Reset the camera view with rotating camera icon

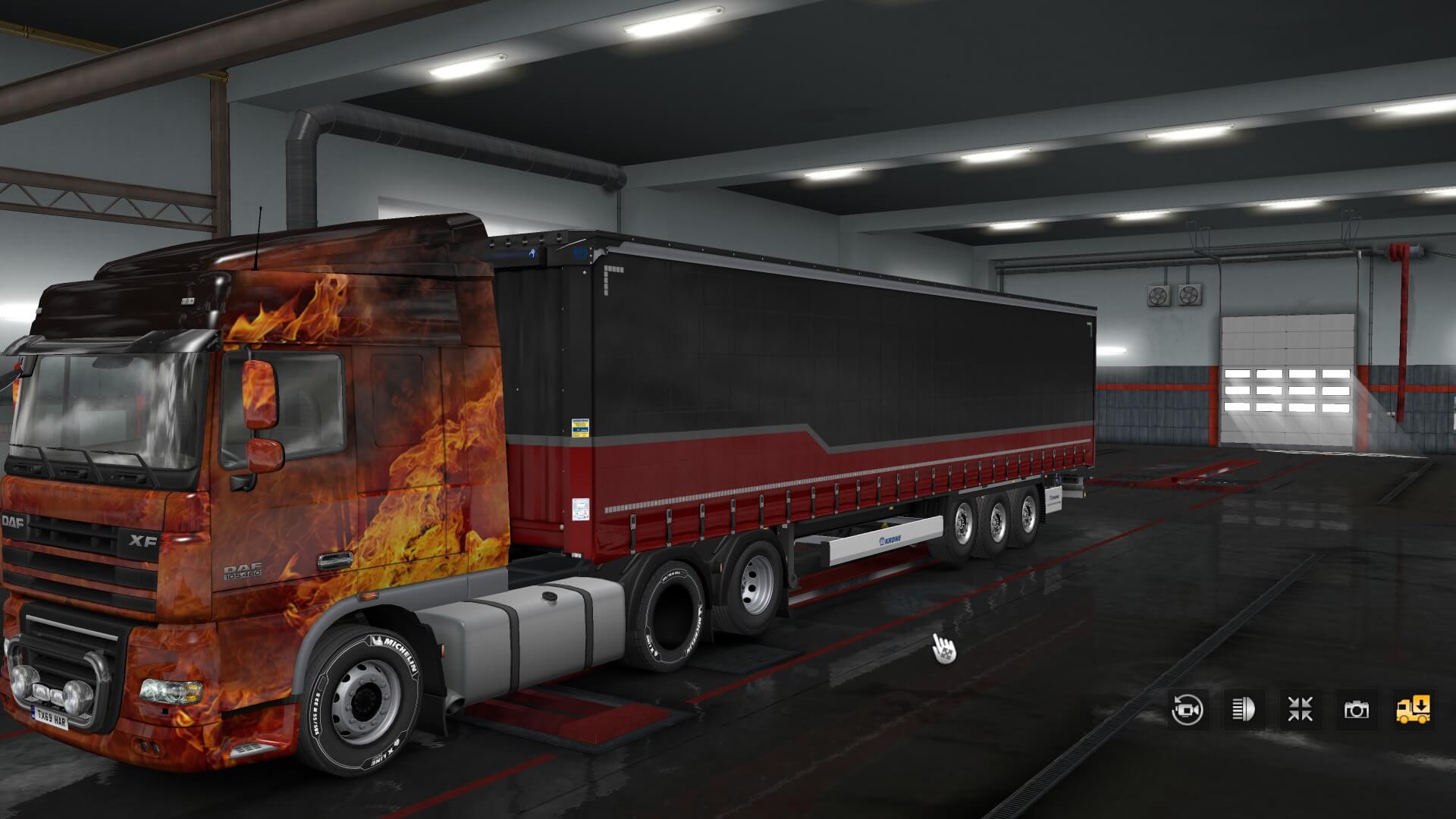1187,710
